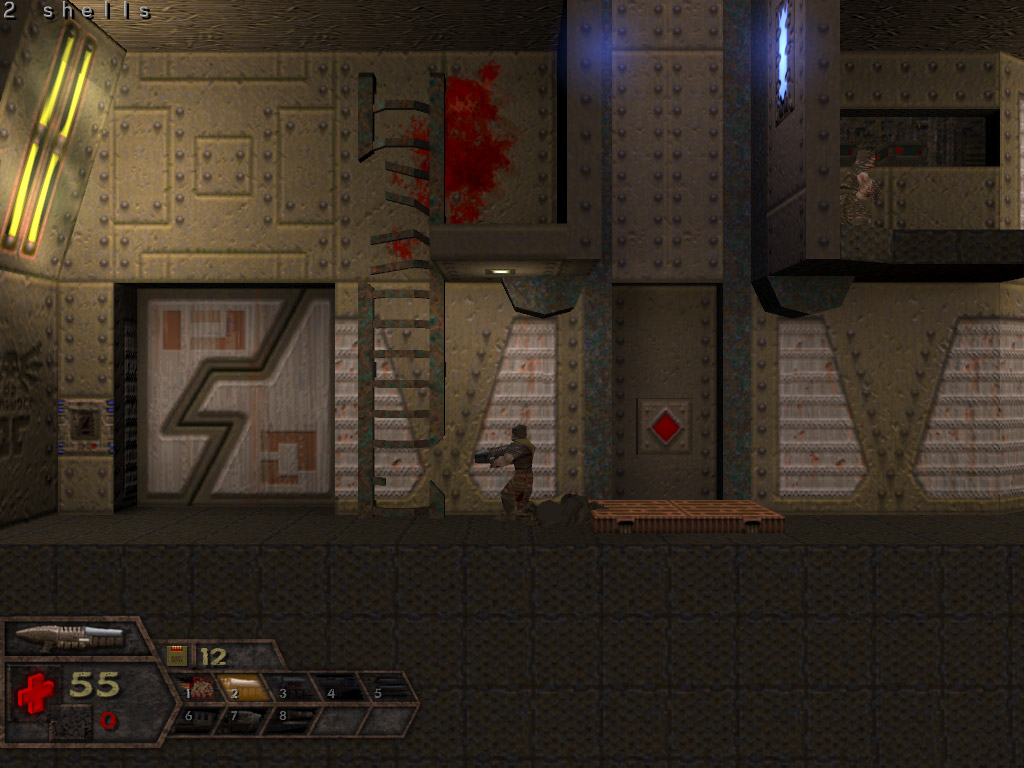Click the empty armor icon box
The height and width of the screenshot is (768, 1024).
[70, 720]
